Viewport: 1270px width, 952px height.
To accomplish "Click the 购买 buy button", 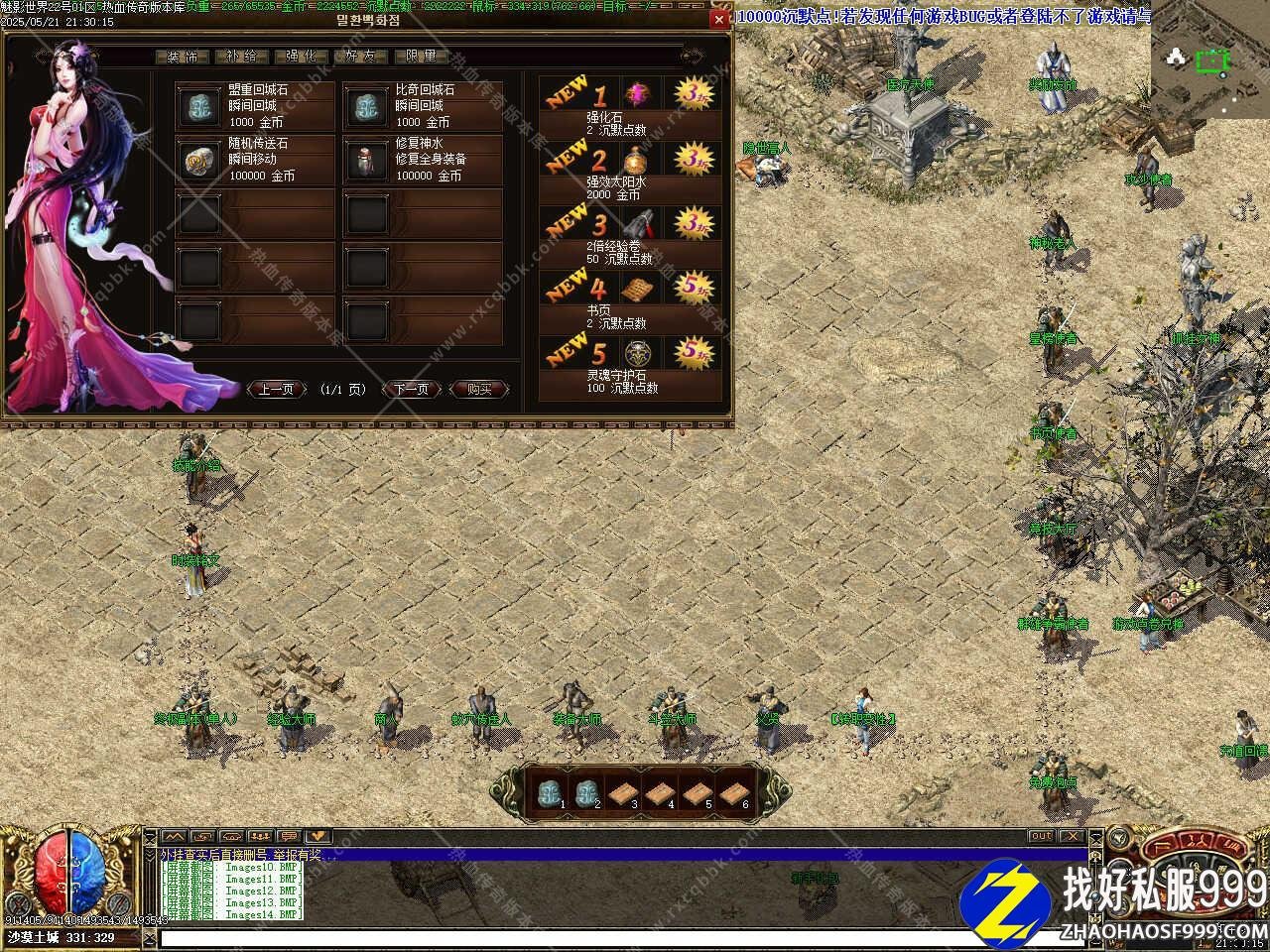I will [x=479, y=390].
